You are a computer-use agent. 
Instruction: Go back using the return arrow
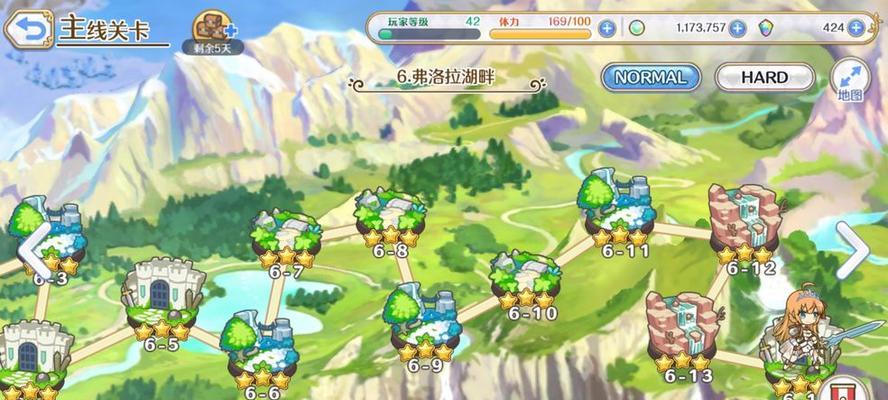click(28, 27)
